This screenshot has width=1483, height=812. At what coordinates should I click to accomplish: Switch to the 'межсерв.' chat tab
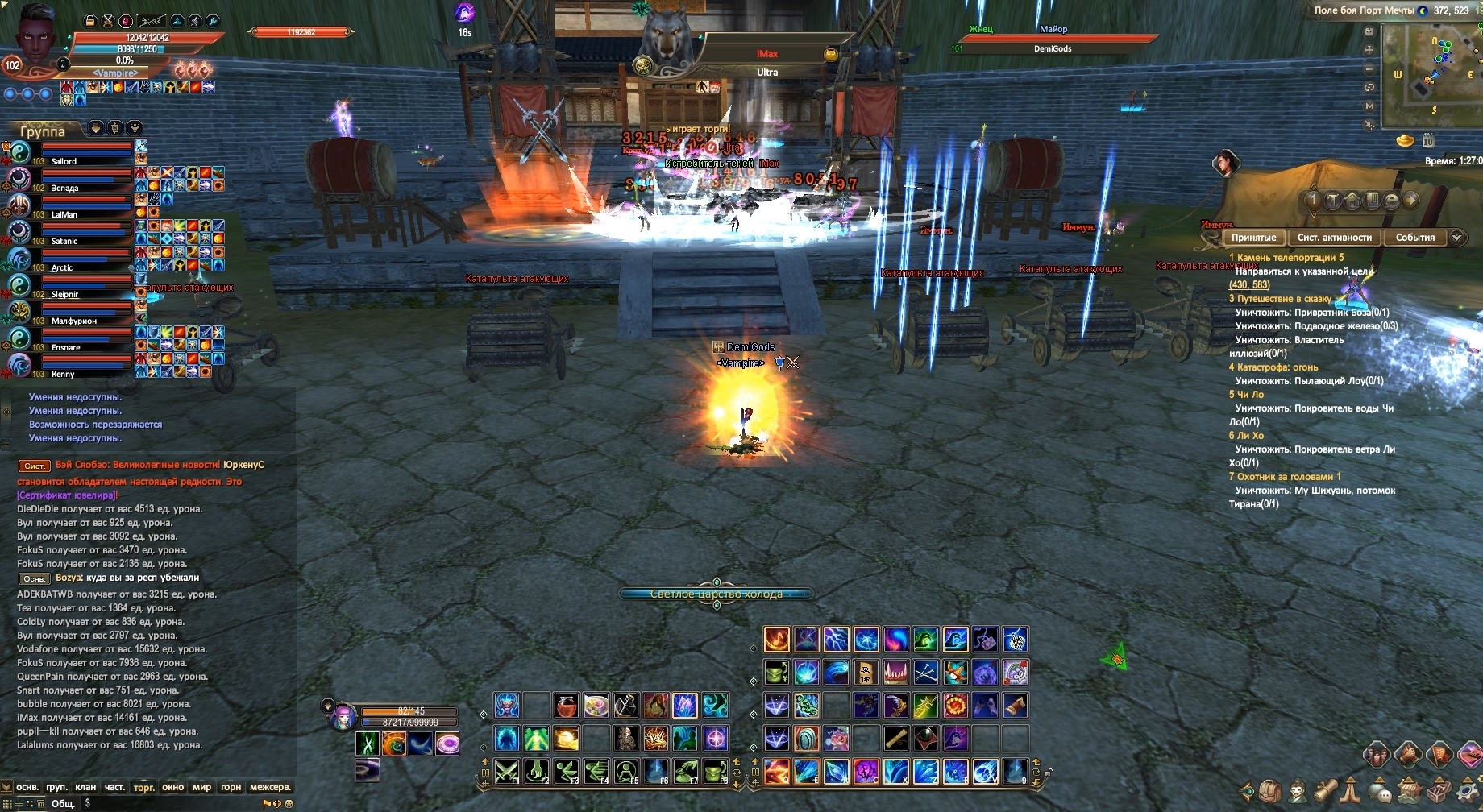click(270, 787)
